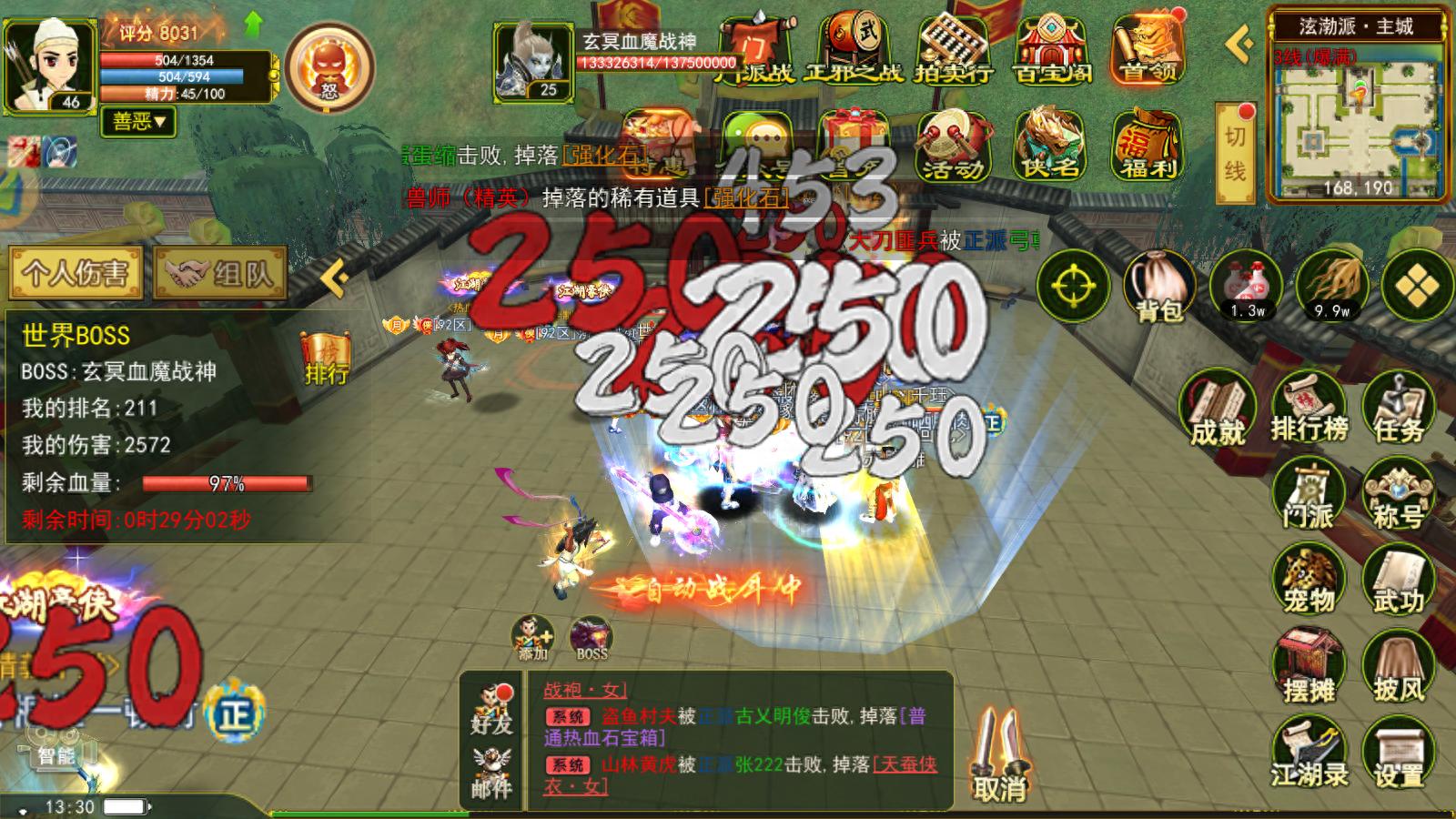Viewport: 1456px width, 819px height.
Task: Open the minimap of 泫渤派·主城
Action: pos(1357,127)
